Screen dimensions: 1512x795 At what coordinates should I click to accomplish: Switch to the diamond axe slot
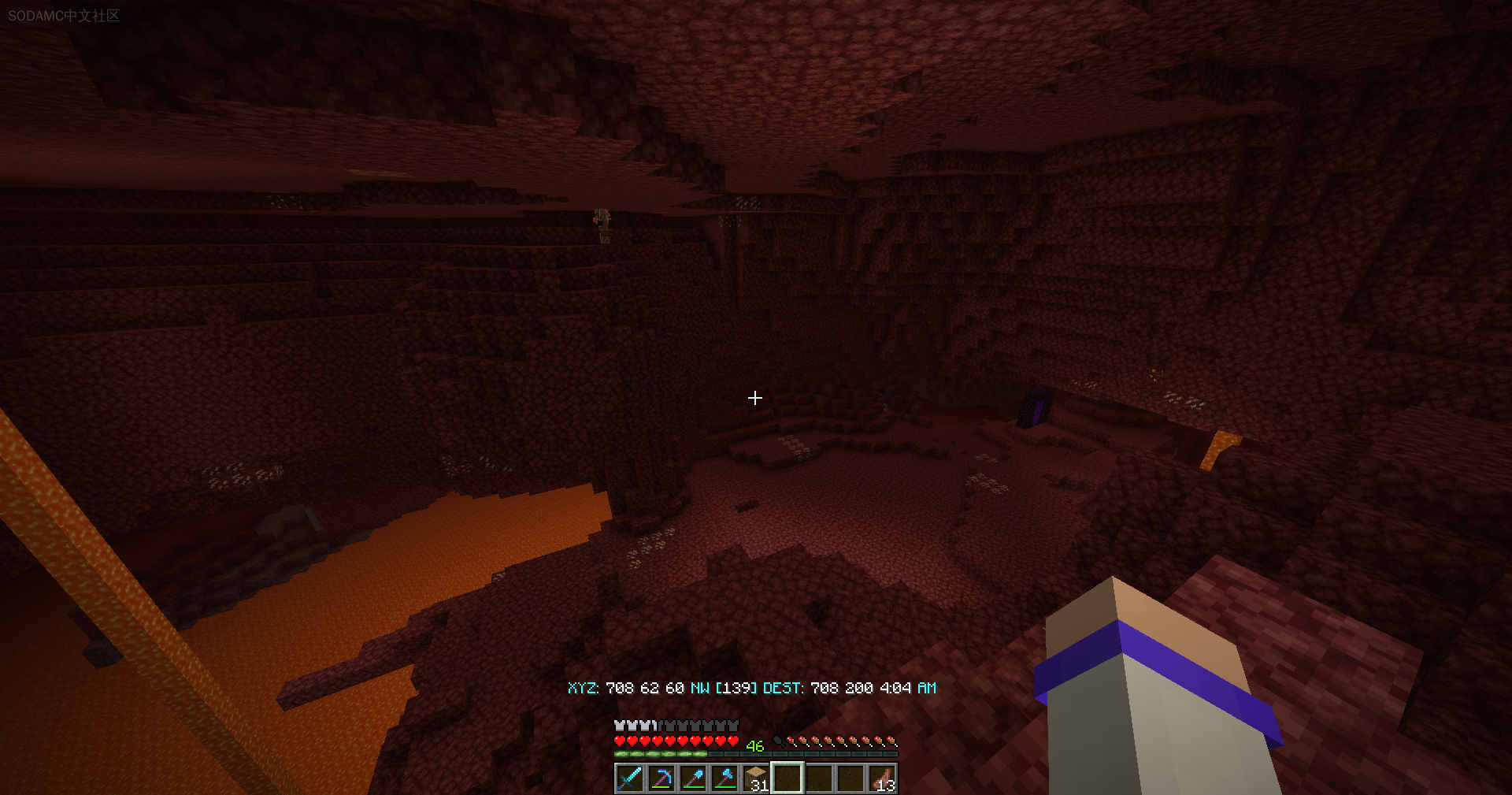(x=724, y=778)
